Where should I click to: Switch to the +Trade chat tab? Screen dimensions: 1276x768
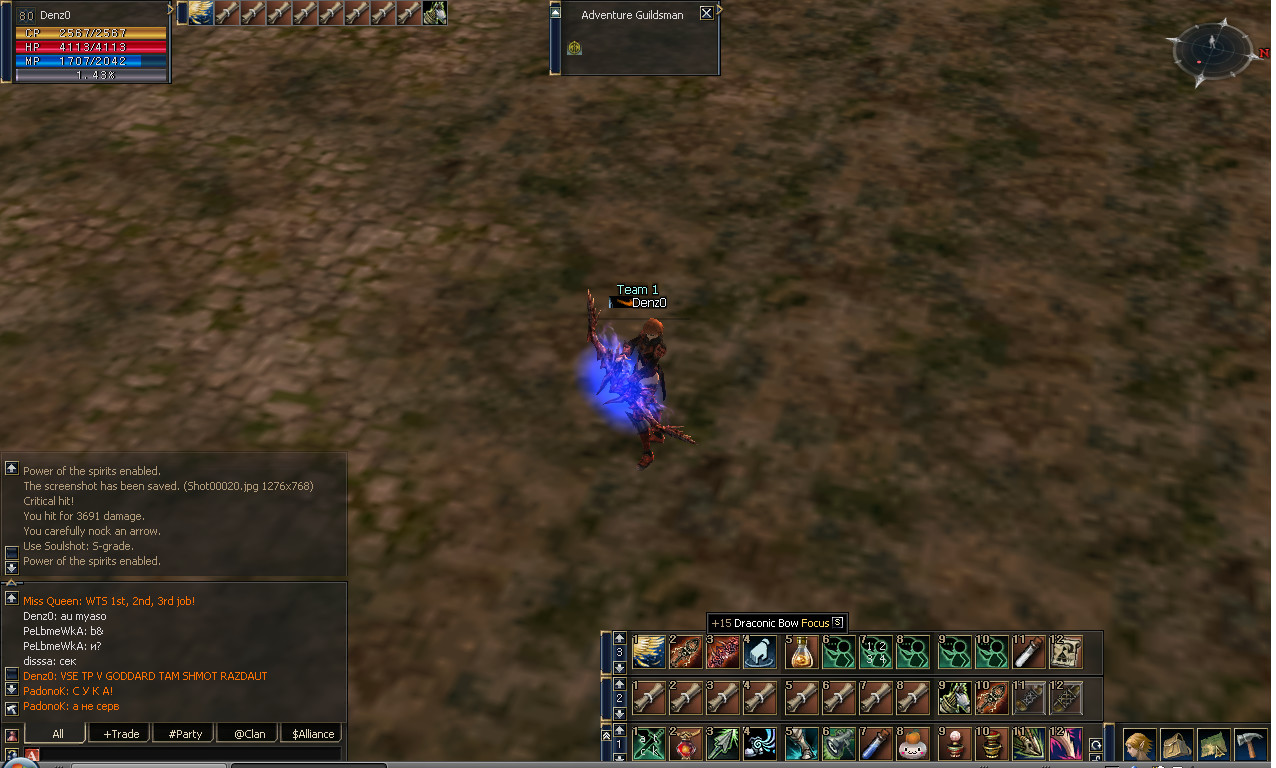coord(120,734)
